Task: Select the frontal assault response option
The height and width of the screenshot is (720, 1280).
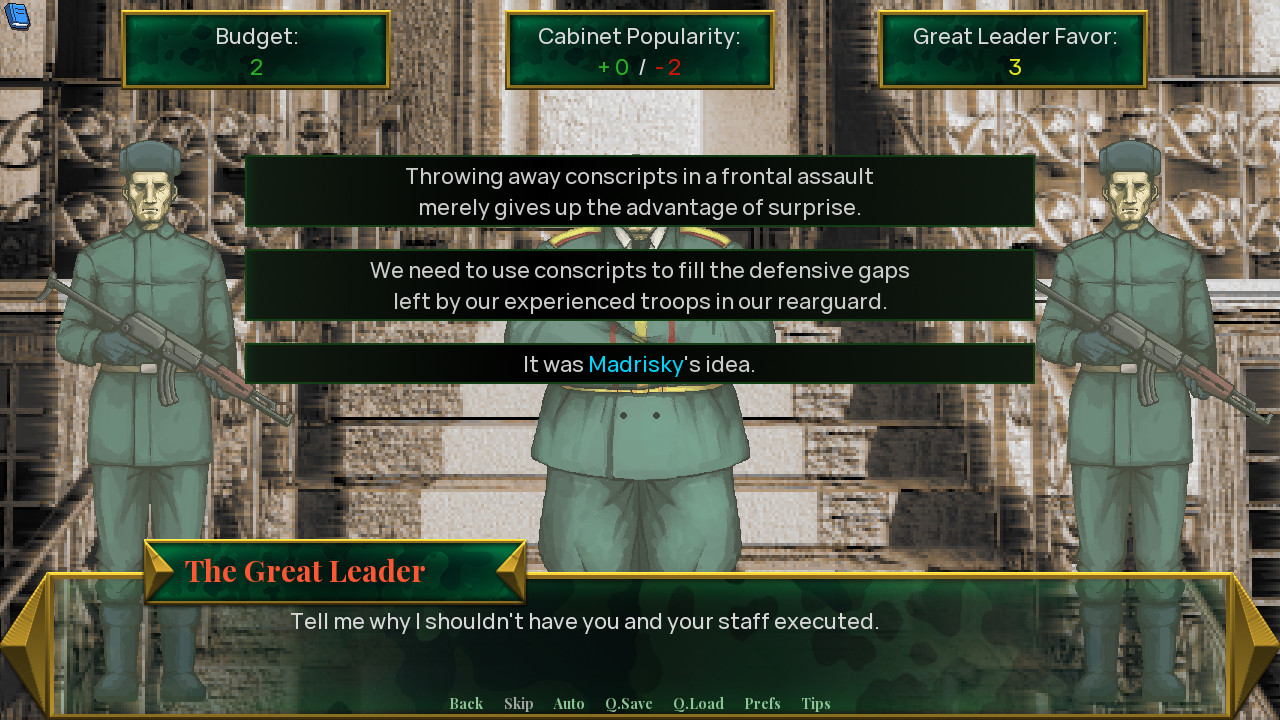Action: [639, 191]
